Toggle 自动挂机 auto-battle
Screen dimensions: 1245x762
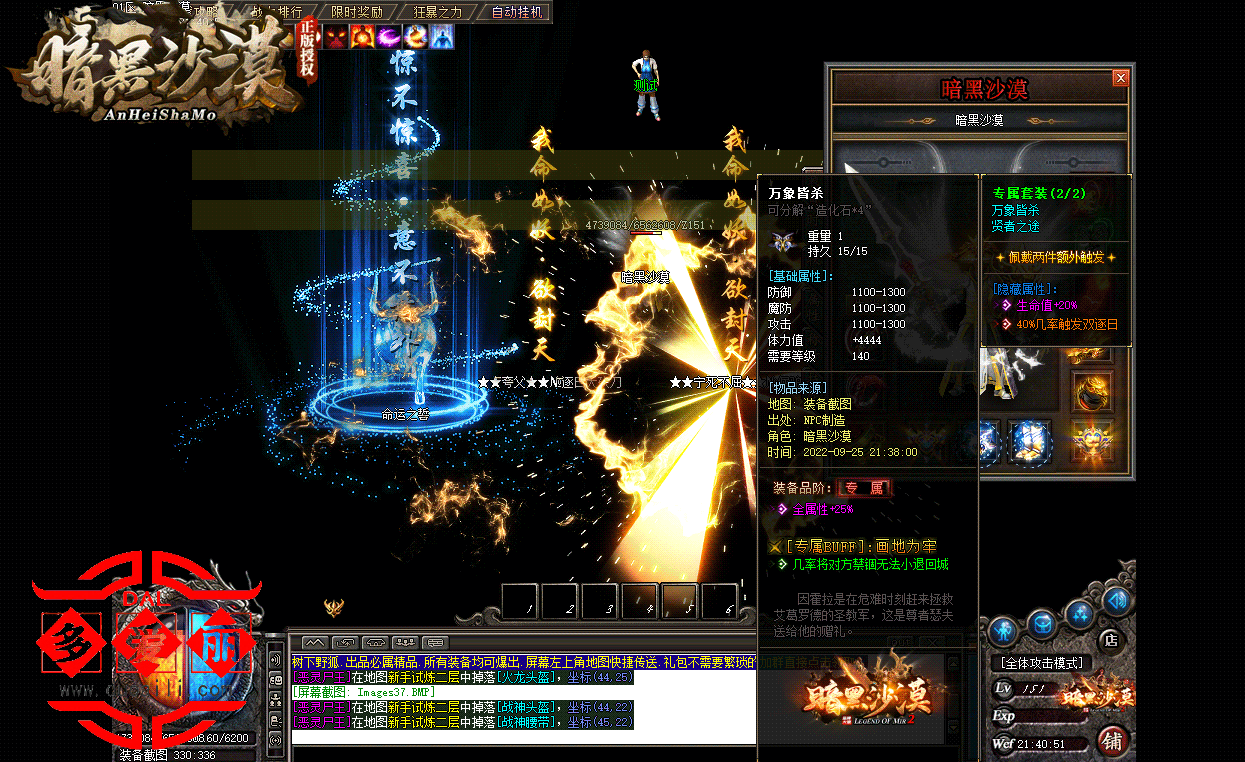pyautogui.click(x=517, y=12)
